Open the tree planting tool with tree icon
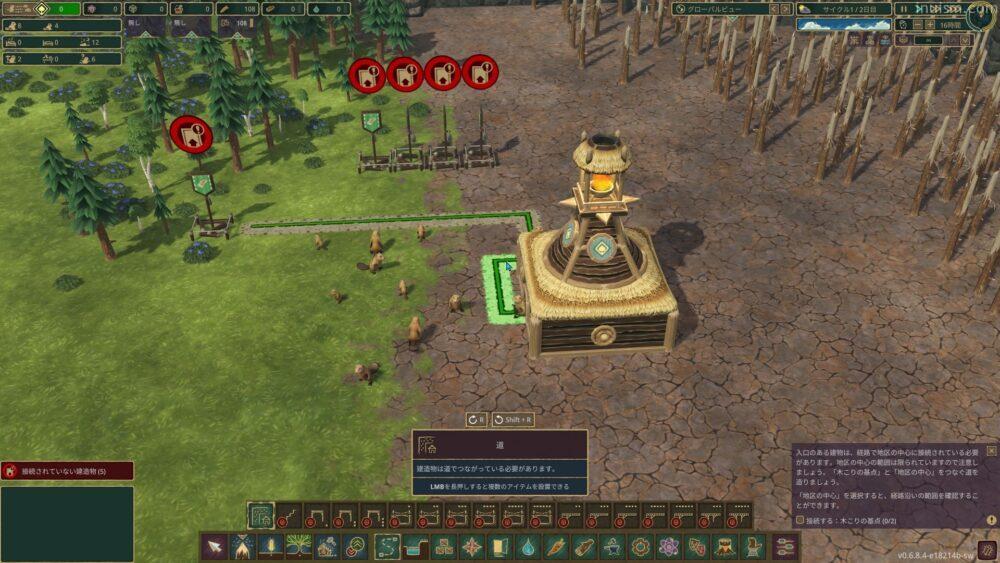The width and height of the screenshot is (1000, 563). click(298, 547)
